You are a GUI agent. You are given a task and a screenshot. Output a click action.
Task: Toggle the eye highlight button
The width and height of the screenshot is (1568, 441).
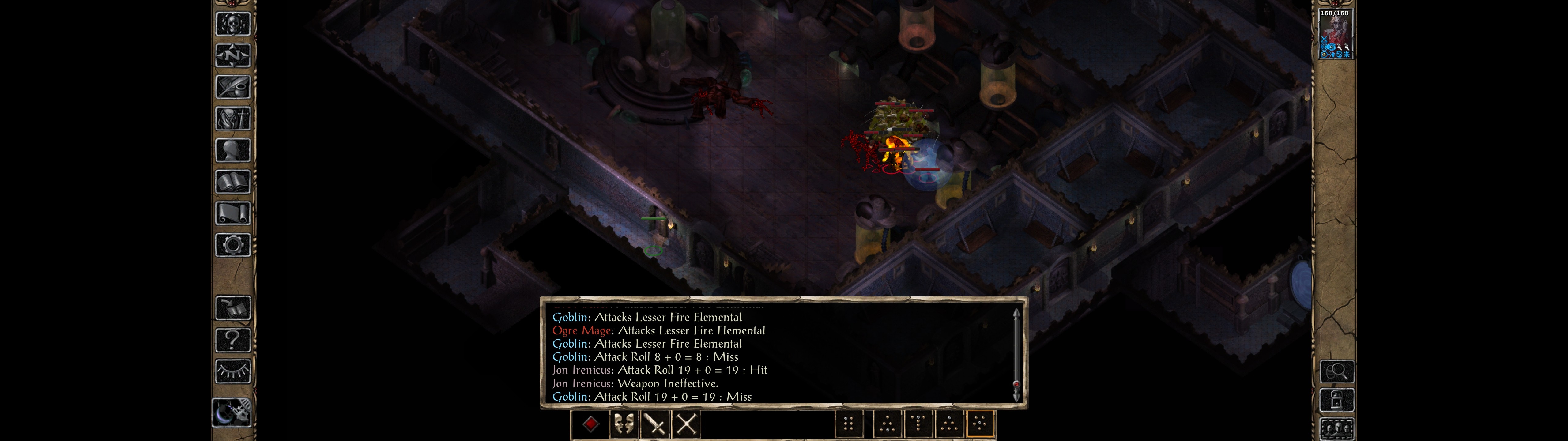click(232, 371)
